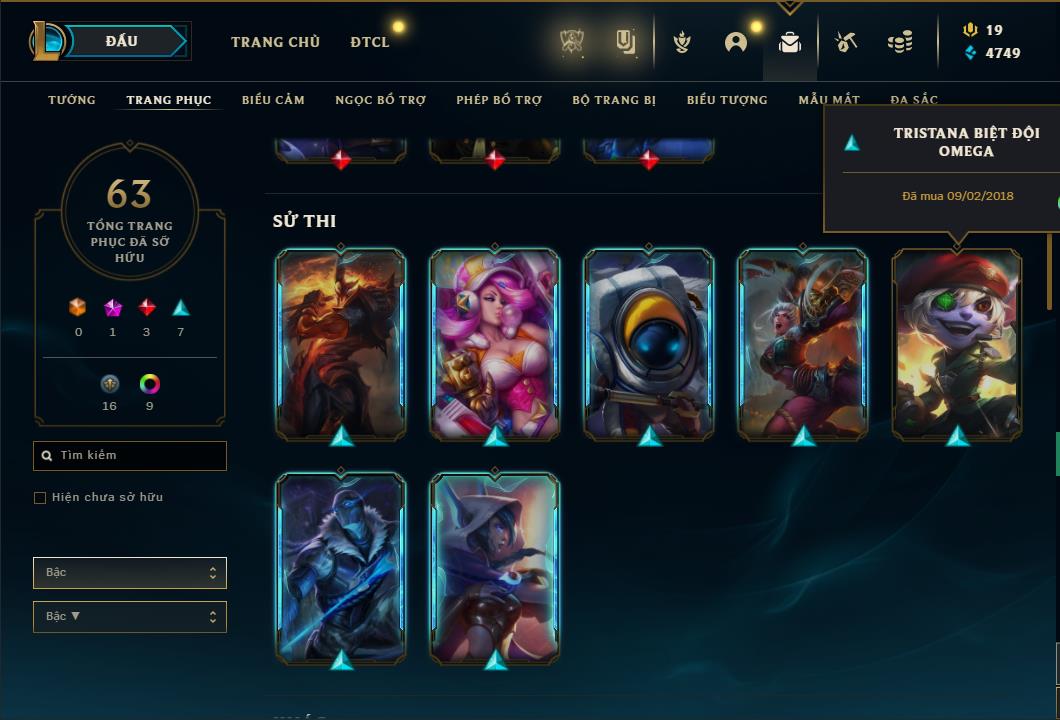
Task: Select the Tristana Biệt Đội Omega skin card
Action: click(x=957, y=343)
